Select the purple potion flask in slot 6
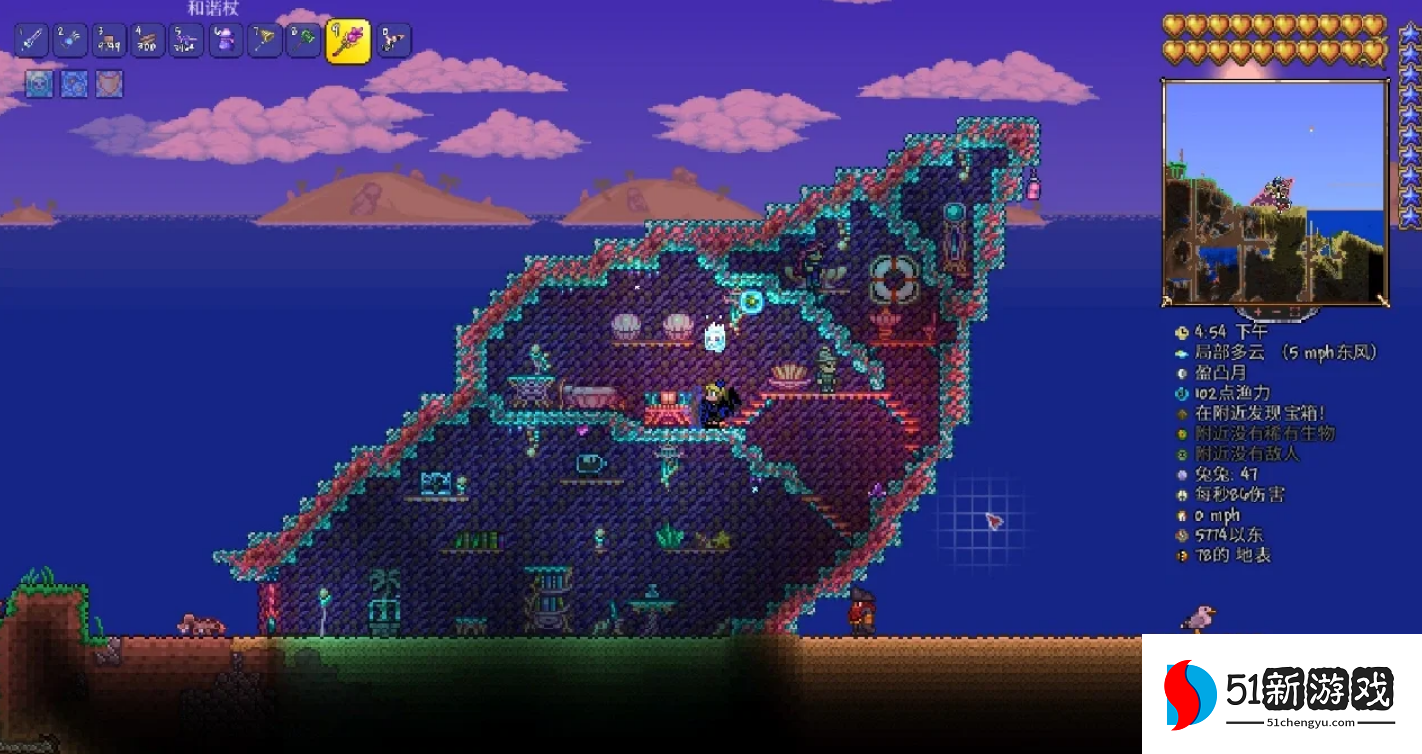Image resolution: width=1422 pixels, height=754 pixels. [226, 40]
